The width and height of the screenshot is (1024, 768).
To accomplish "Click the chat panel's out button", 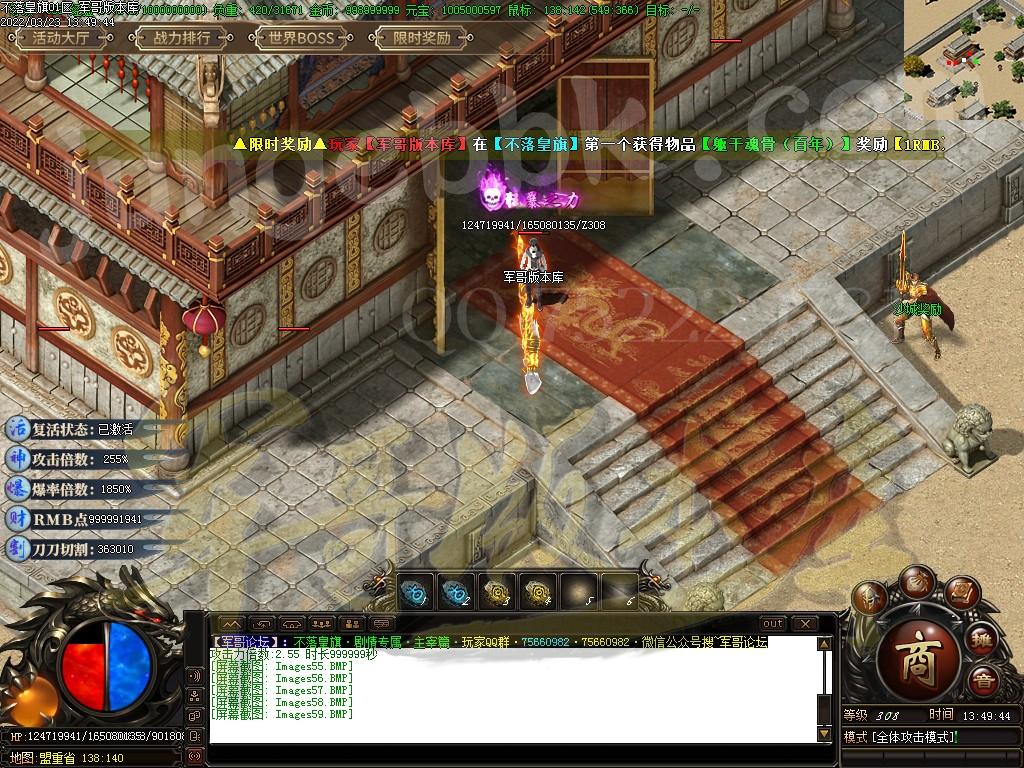I will 772,624.
